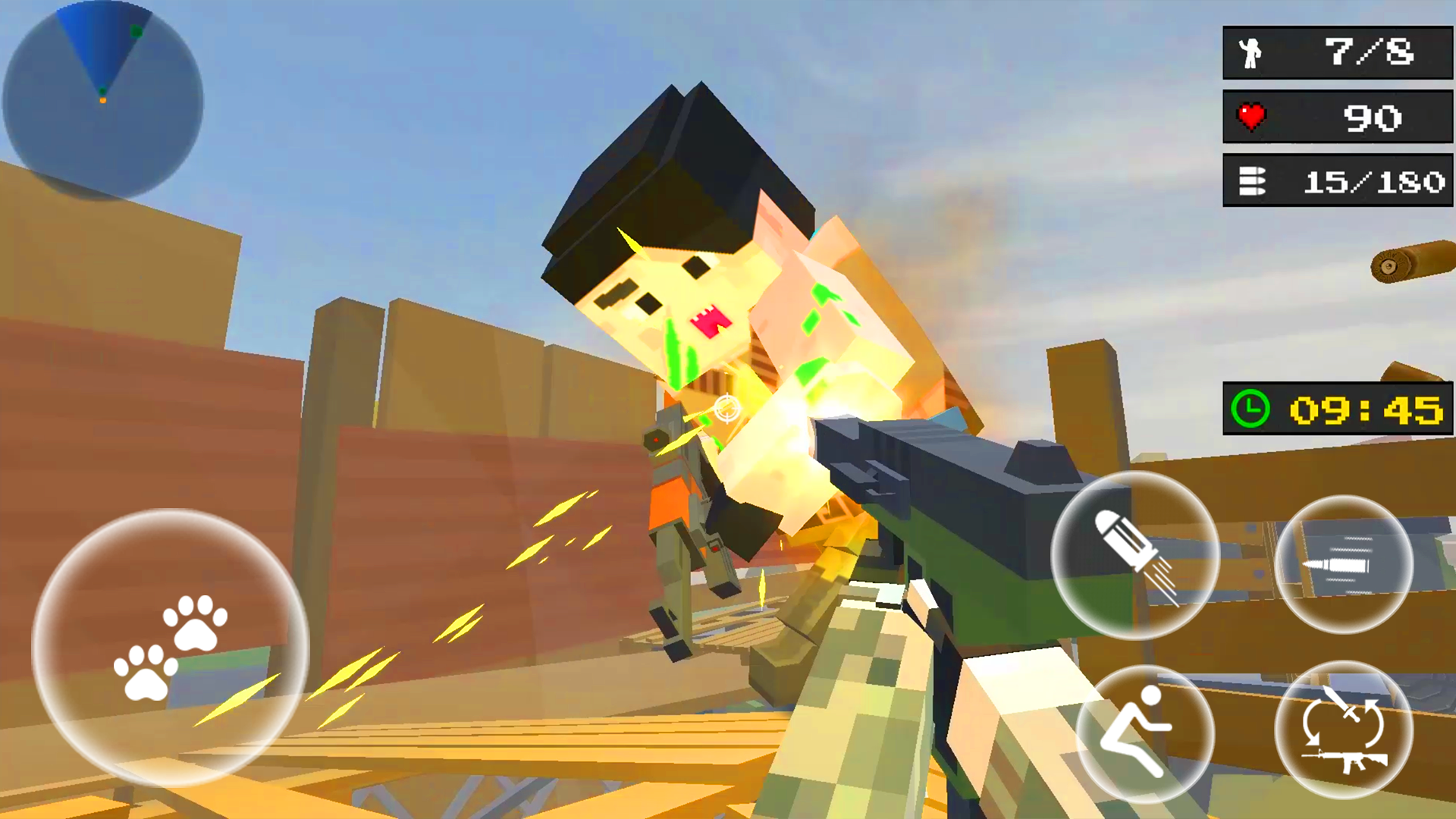This screenshot has height=819, width=1456.
Task: Tap the circular minimap in the corner
Action: pos(101,99)
